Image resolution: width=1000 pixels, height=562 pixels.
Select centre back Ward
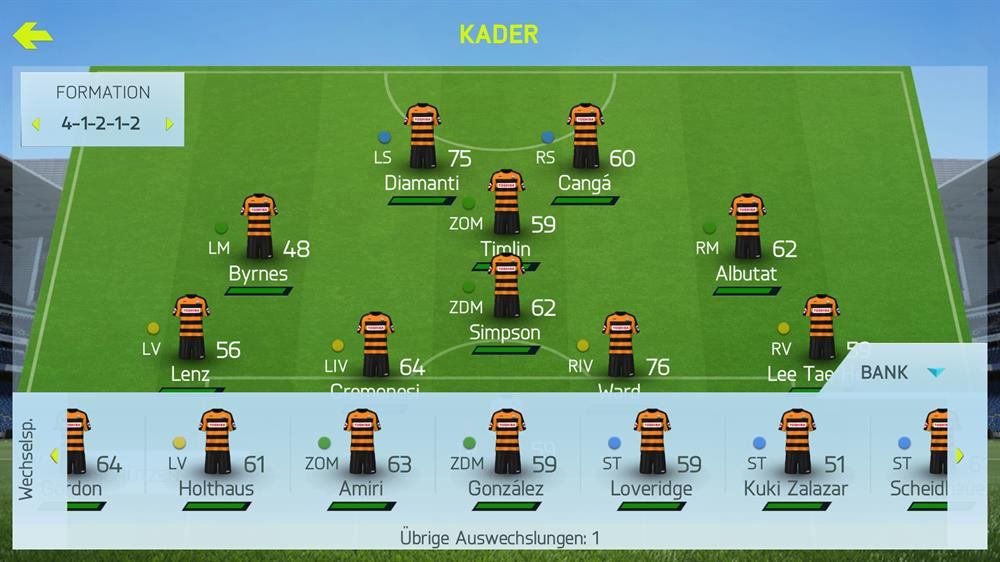pos(620,345)
